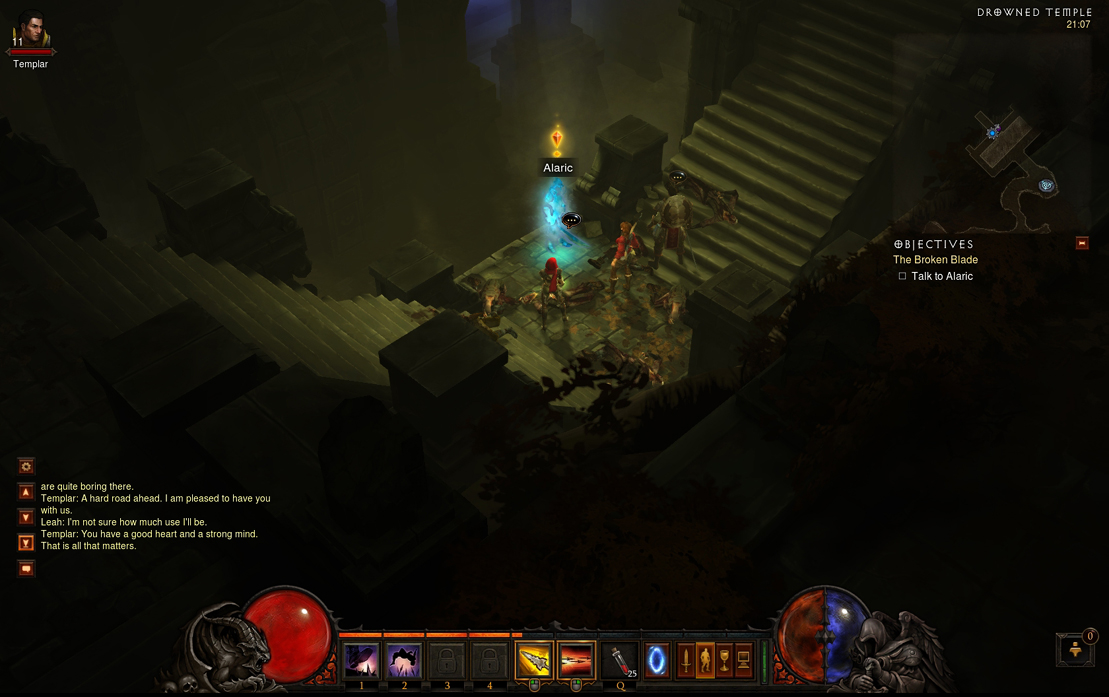Use the skill in hotbar slot 2
The width and height of the screenshot is (1109, 697).
pos(404,661)
